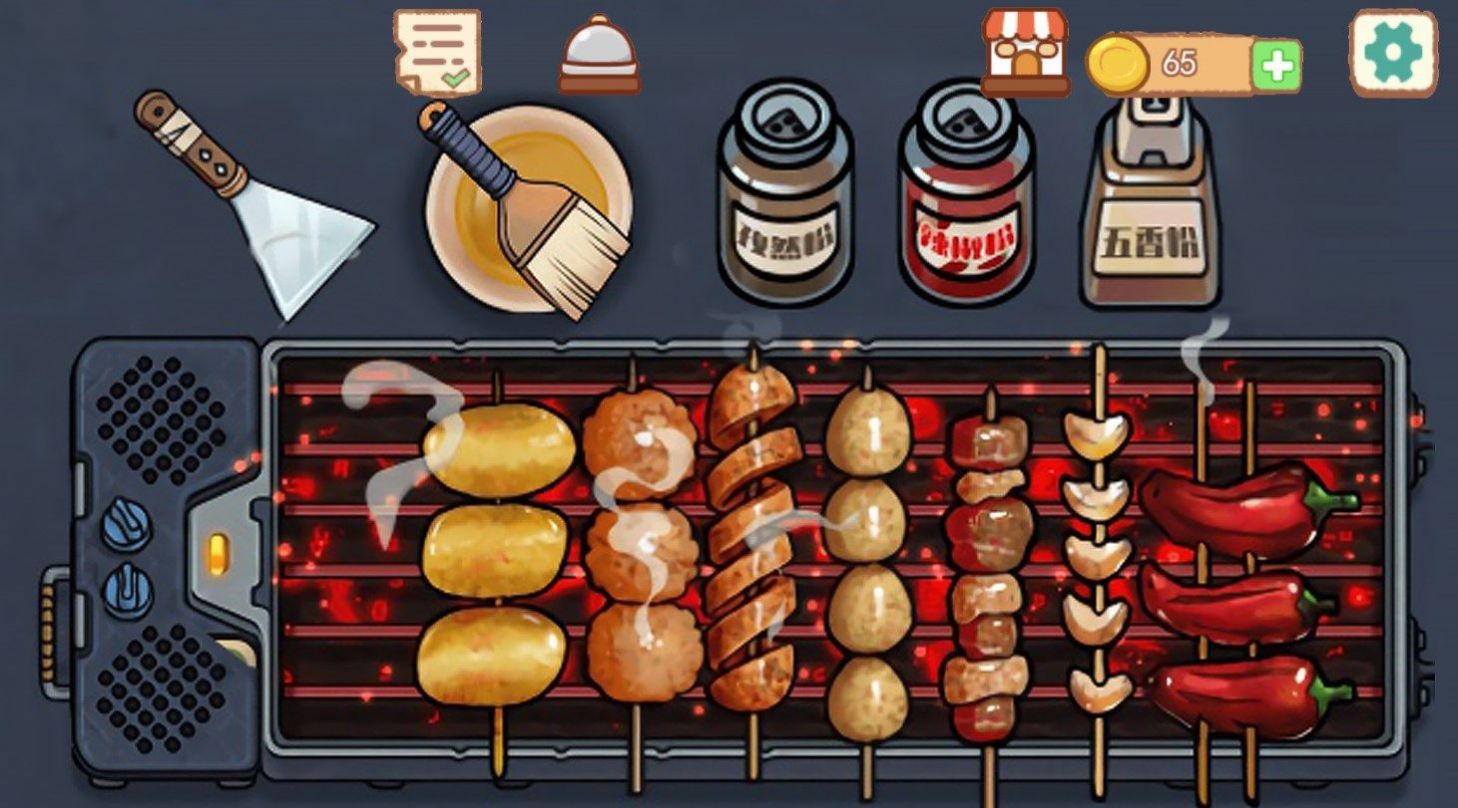
Task: Grab the five-spice powder shaker
Action: coord(1150,205)
